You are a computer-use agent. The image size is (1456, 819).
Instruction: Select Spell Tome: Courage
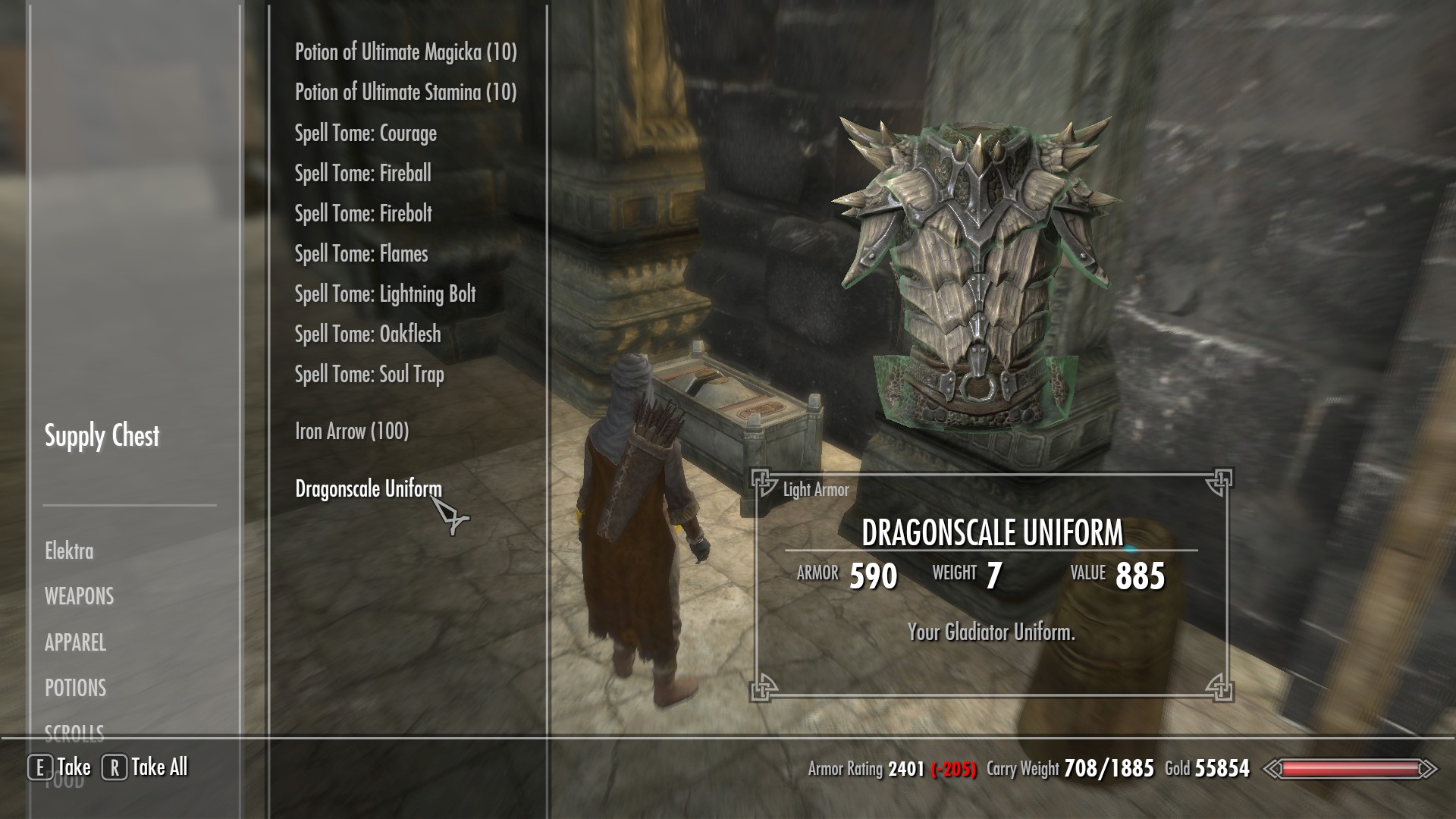point(366,133)
